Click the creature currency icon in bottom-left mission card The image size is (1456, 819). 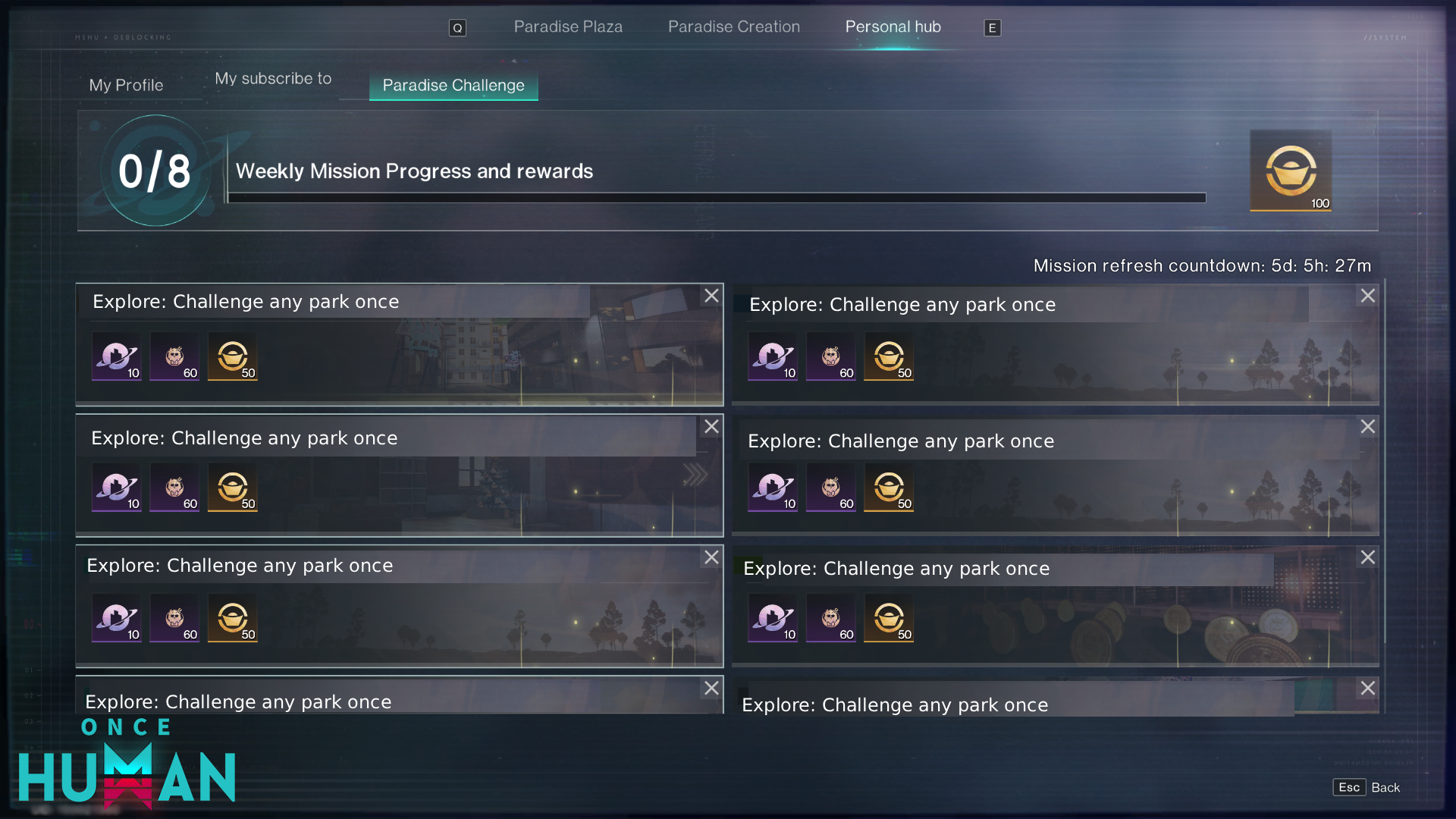tap(174, 618)
